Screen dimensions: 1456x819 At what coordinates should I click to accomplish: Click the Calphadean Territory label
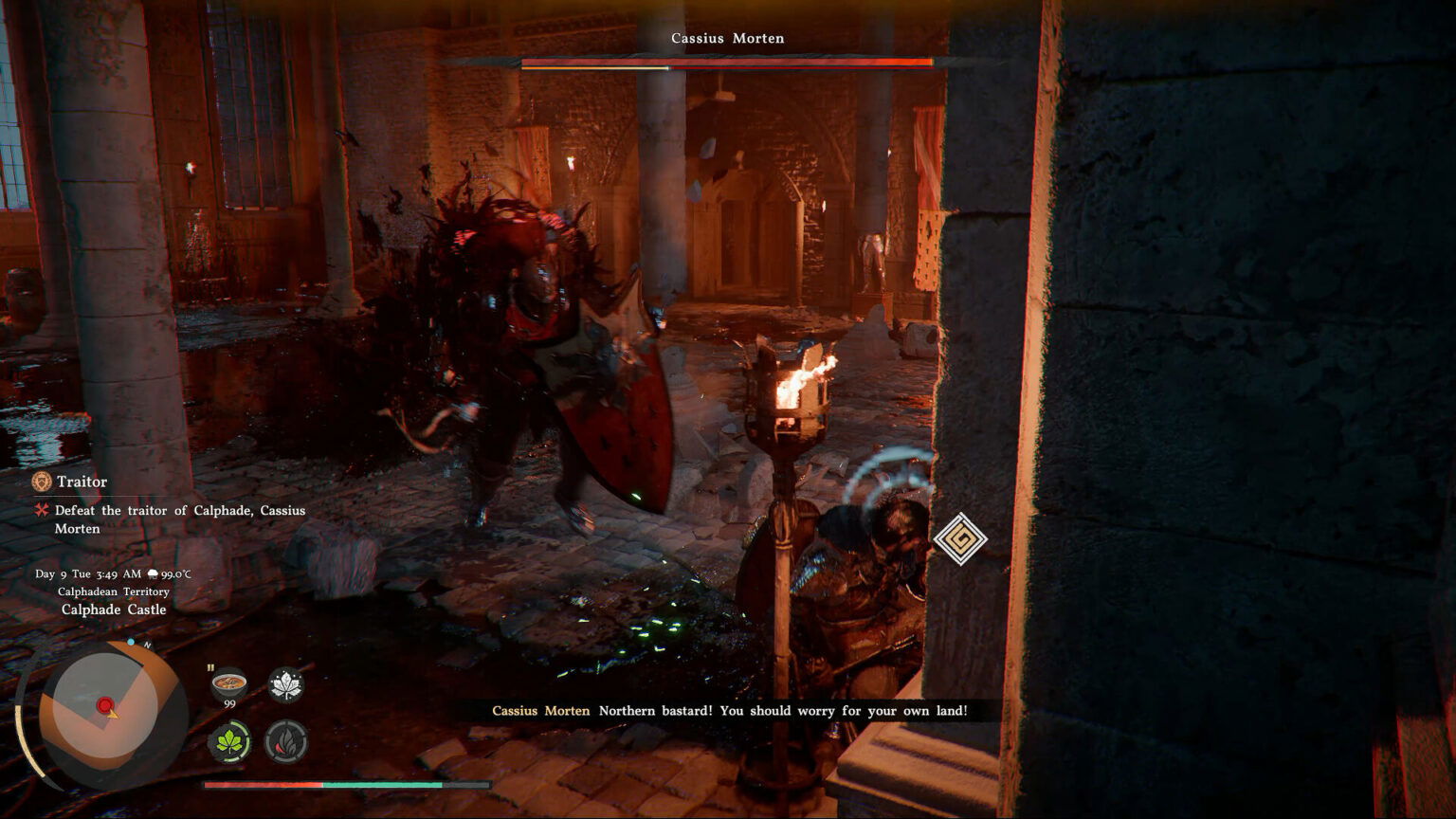click(114, 591)
